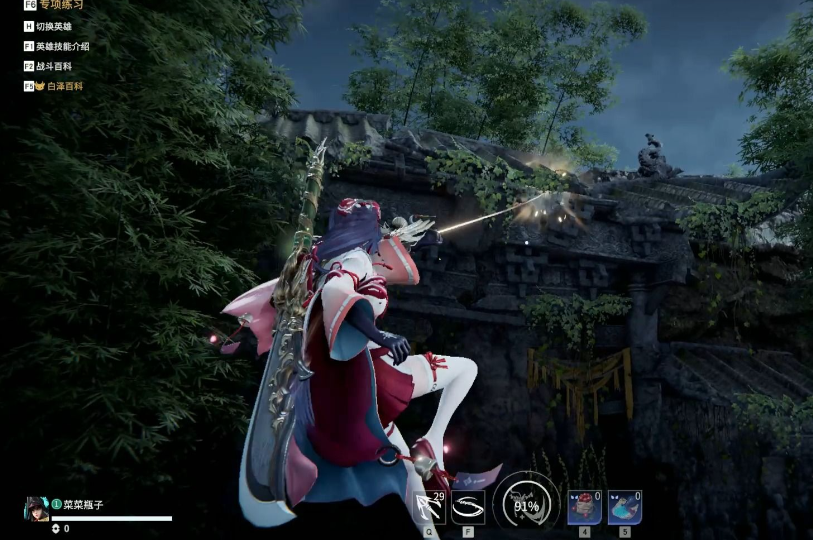813x540 pixels.
Task: Activate the arrow skill icon showing 29
Action: (430, 507)
